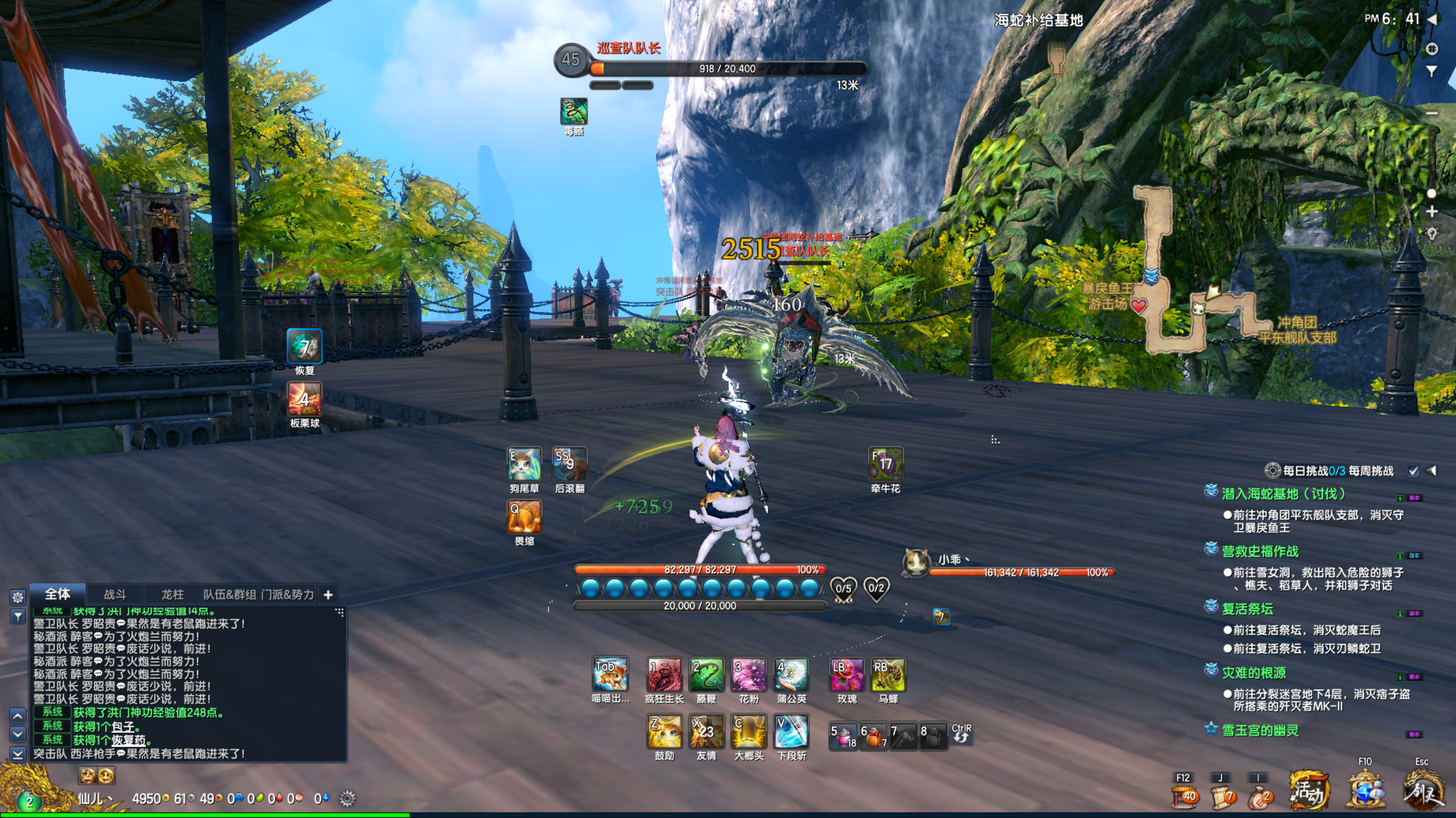Select the 潜入海蛇基地 quest entry
Screen dimensions: 1456x818
pos(1283,494)
